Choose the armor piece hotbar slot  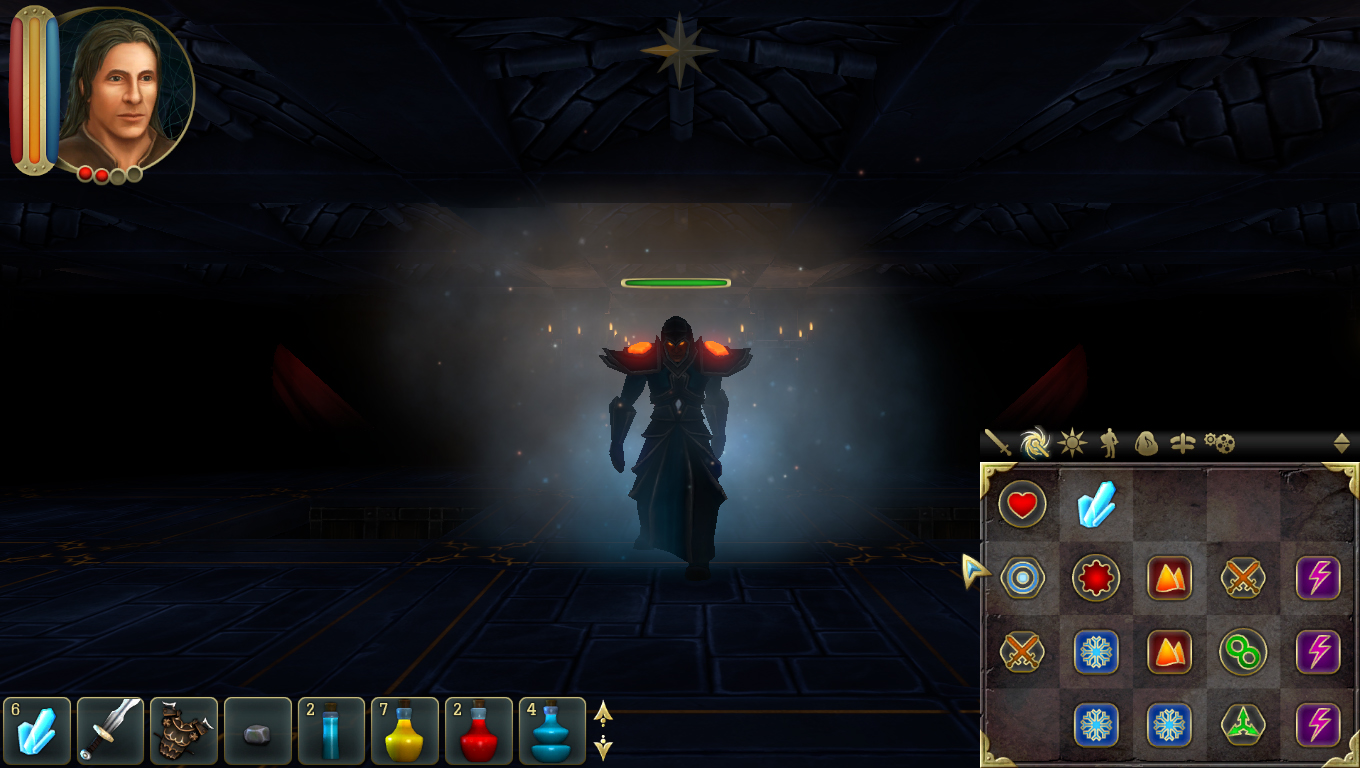(x=184, y=731)
